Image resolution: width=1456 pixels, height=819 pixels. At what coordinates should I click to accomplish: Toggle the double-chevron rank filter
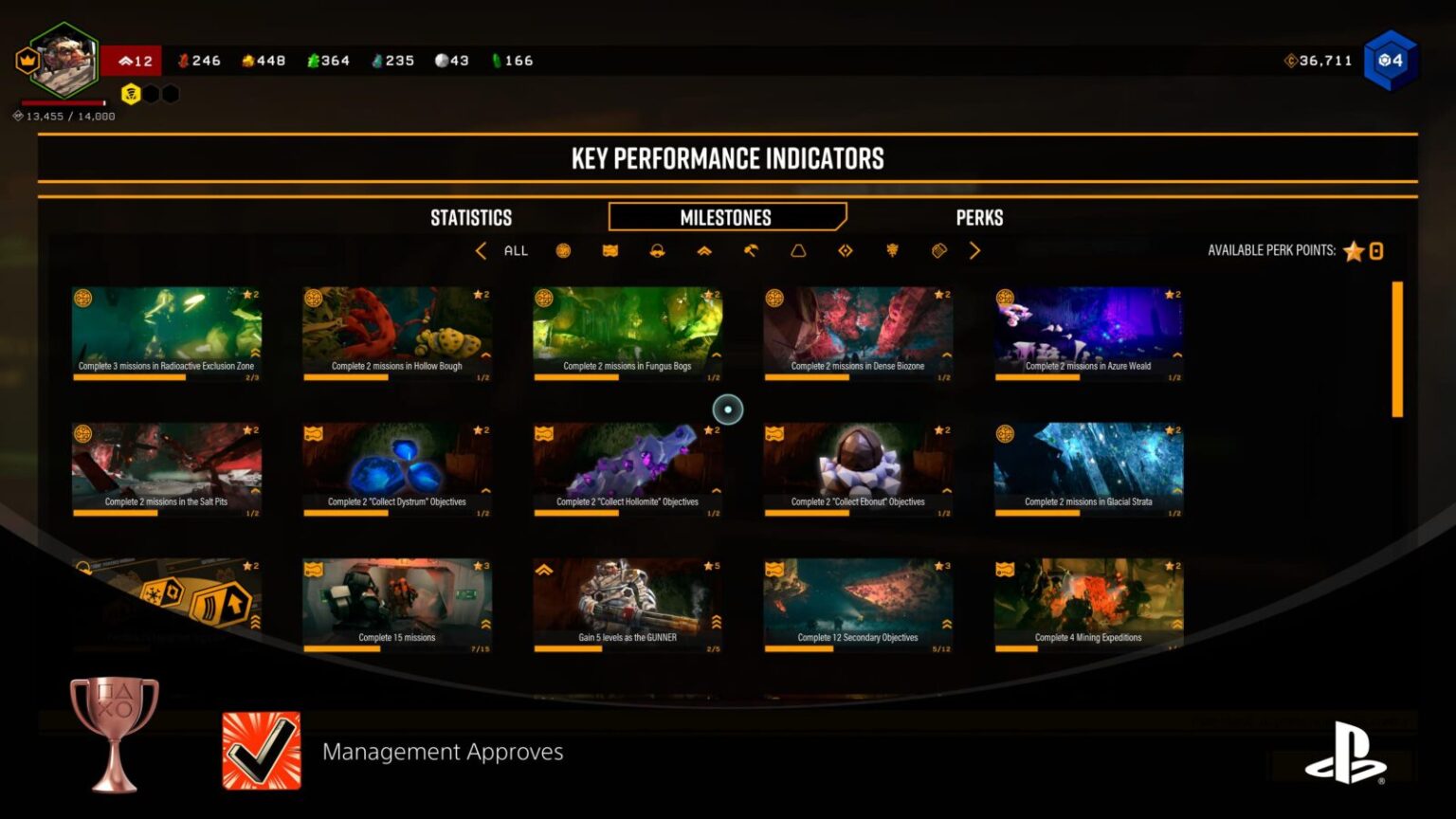(x=703, y=250)
